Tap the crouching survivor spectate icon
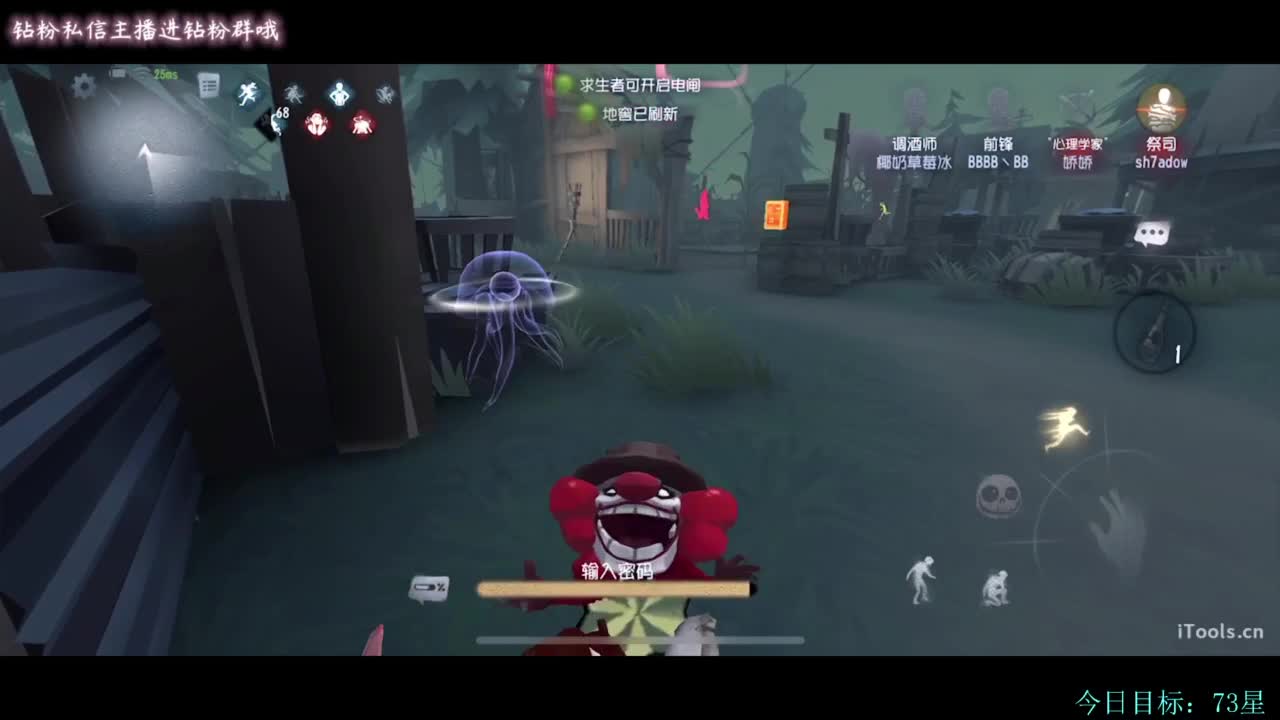Image resolution: width=1280 pixels, height=720 pixels. [997, 585]
